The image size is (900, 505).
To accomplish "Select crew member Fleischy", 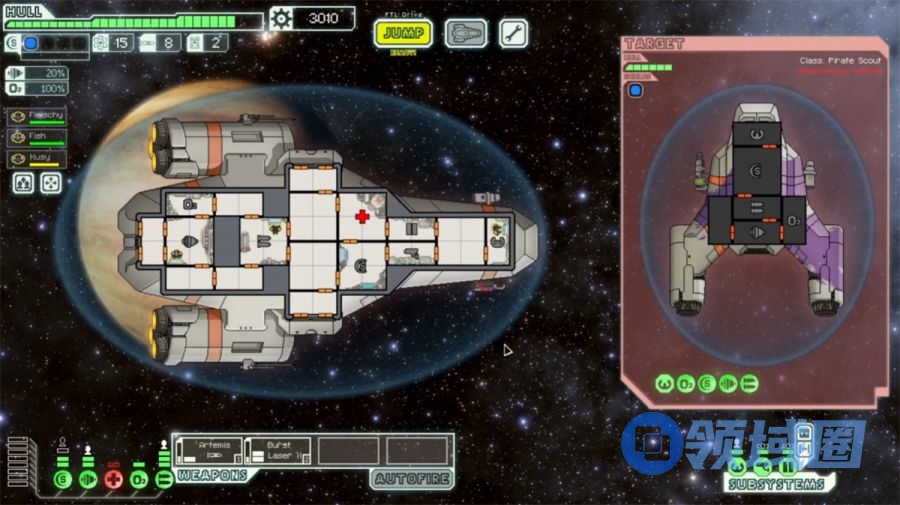I will (x=37, y=116).
